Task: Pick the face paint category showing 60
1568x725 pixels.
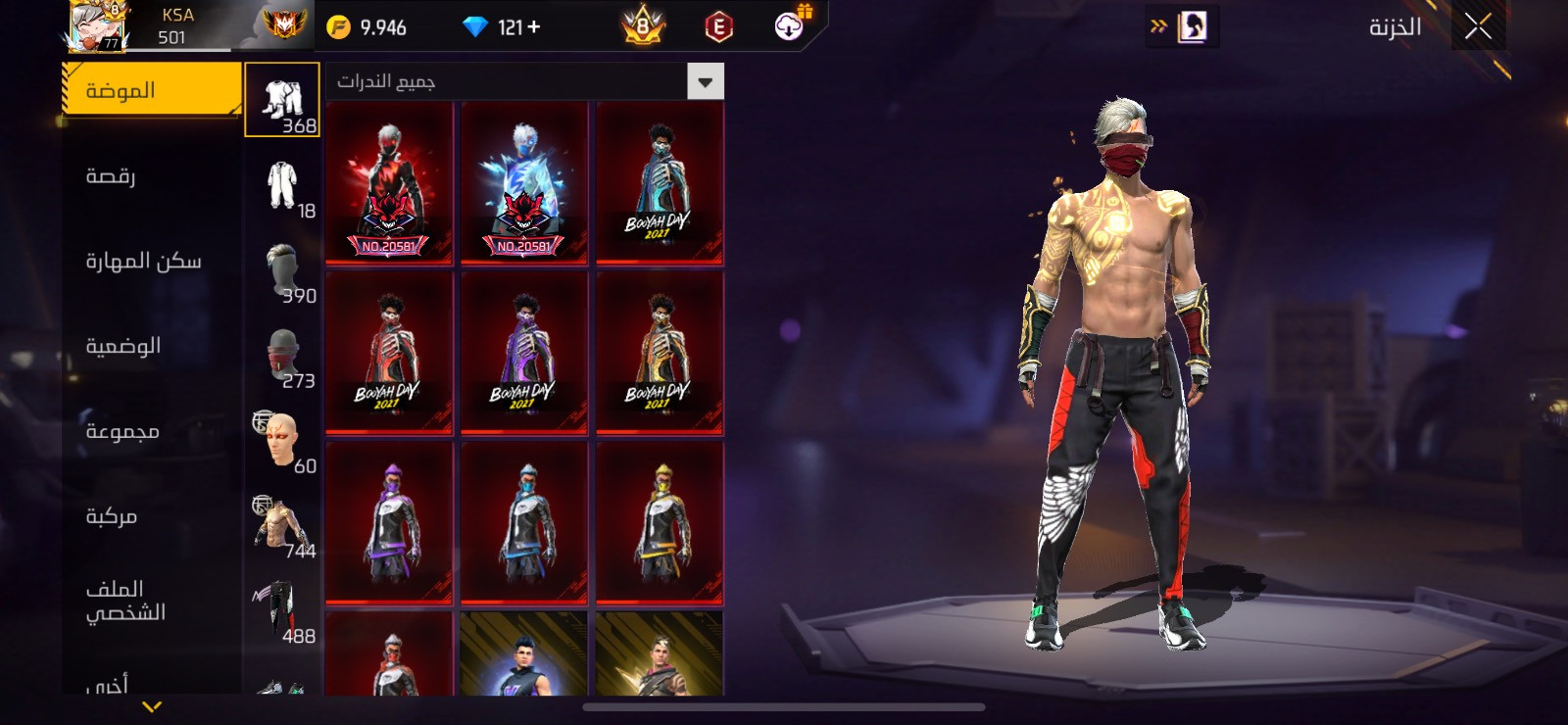Action: click(282, 442)
